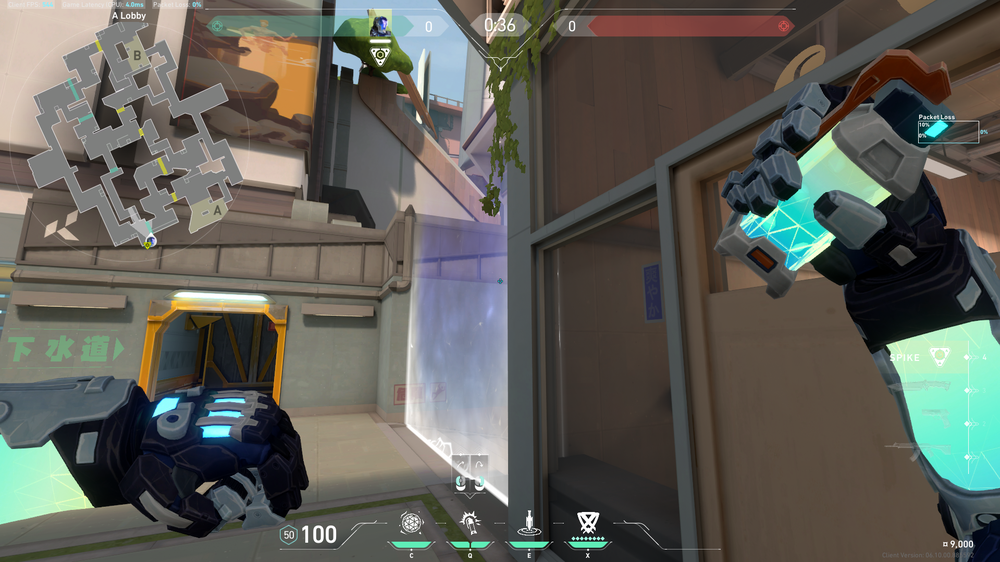Click the red team emblem on the score bar
The width and height of the screenshot is (1000, 562).
tap(784, 26)
